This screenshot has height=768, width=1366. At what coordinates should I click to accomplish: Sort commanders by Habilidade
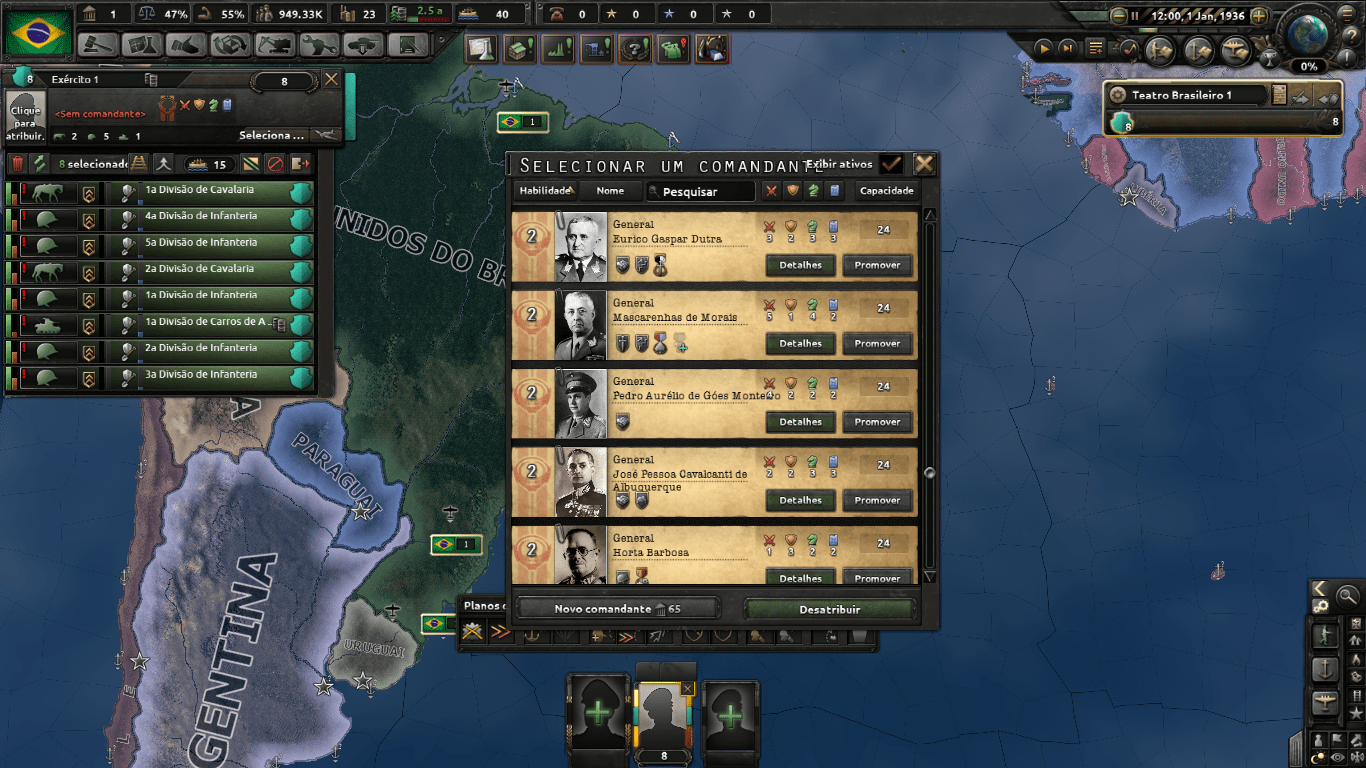click(x=545, y=191)
